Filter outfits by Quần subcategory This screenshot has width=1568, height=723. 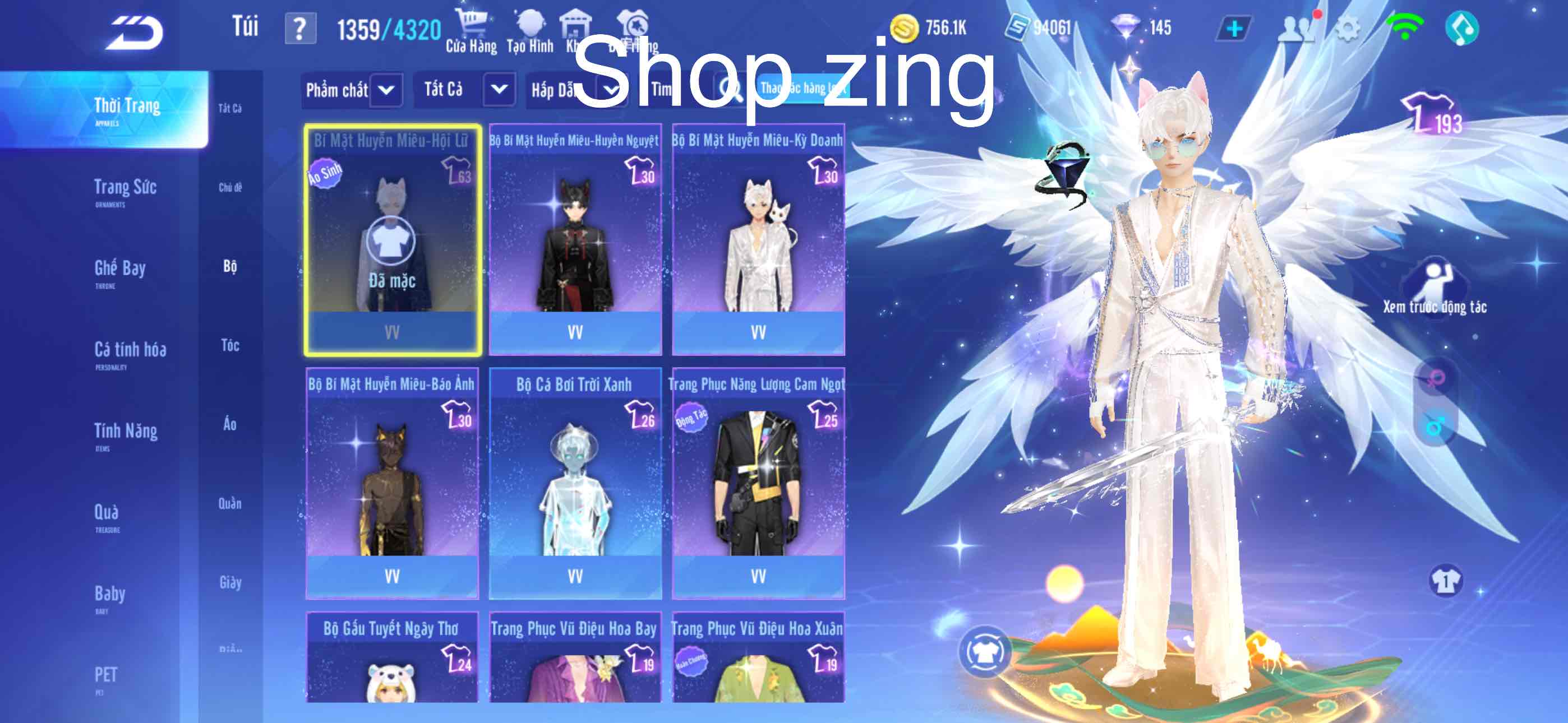(x=230, y=504)
